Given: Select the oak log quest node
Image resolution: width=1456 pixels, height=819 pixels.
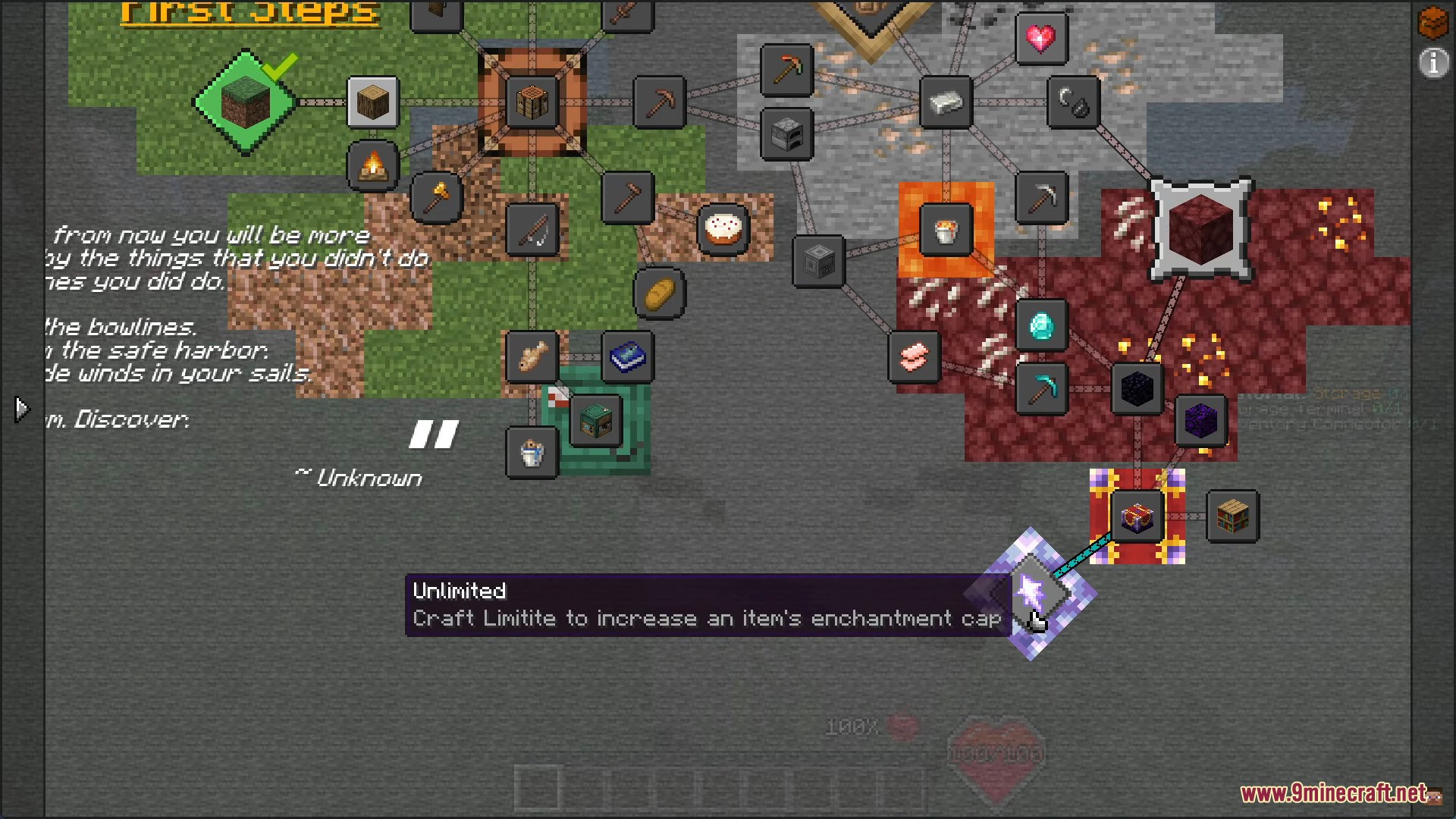Looking at the screenshot, I should click(x=372, y=102).
